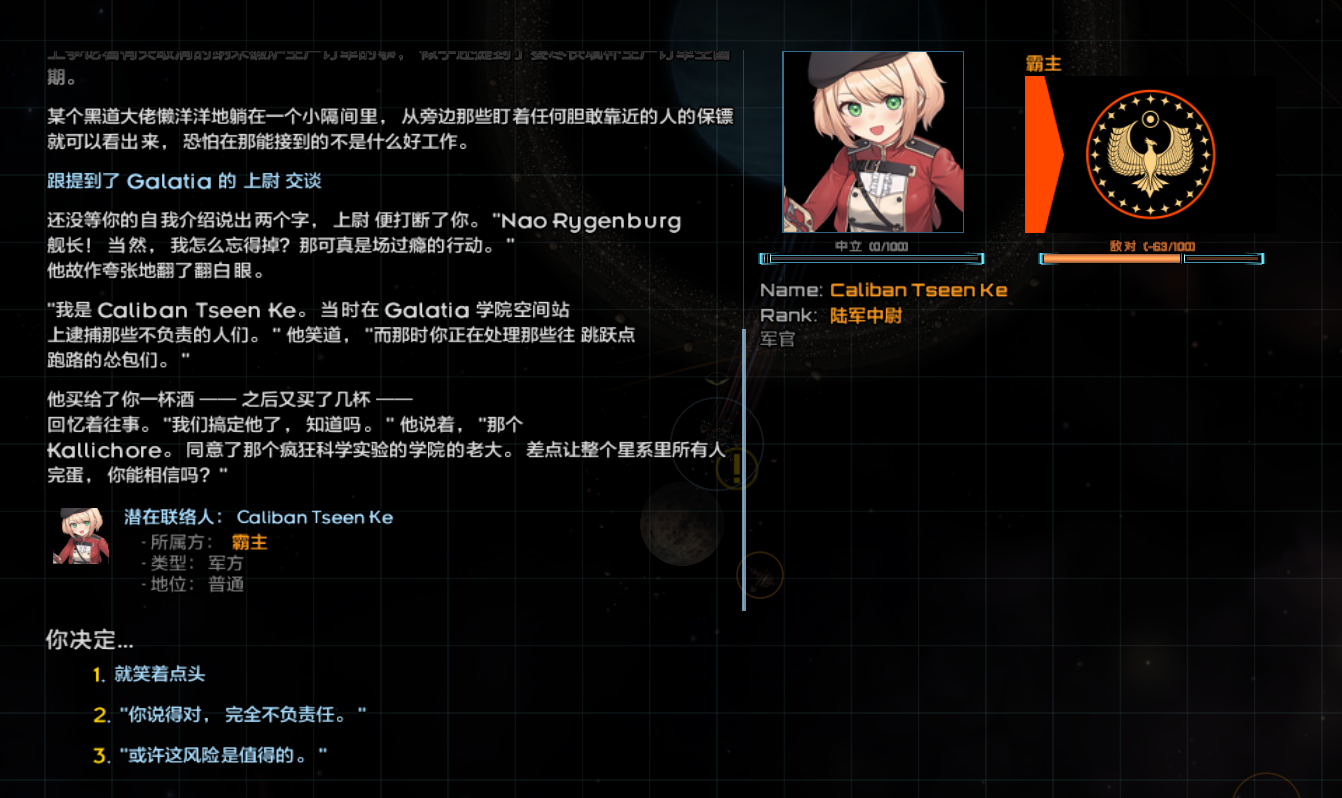Click the Hegemony eagle faction emblem
The height and width of the screenshot is (798, 1342).
click(x=1148, y=155)
